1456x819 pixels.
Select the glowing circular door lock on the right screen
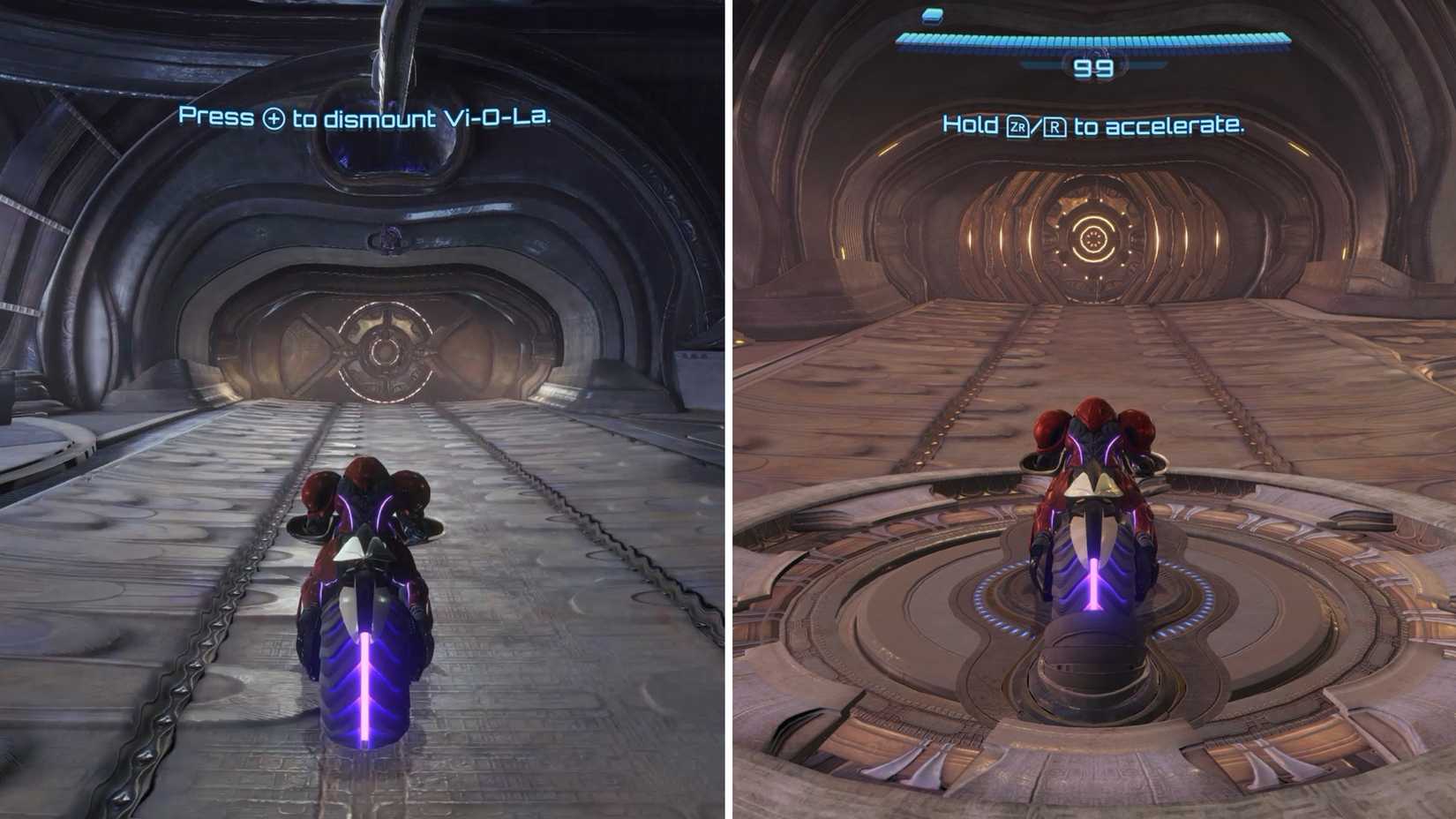coord(1094,238)
